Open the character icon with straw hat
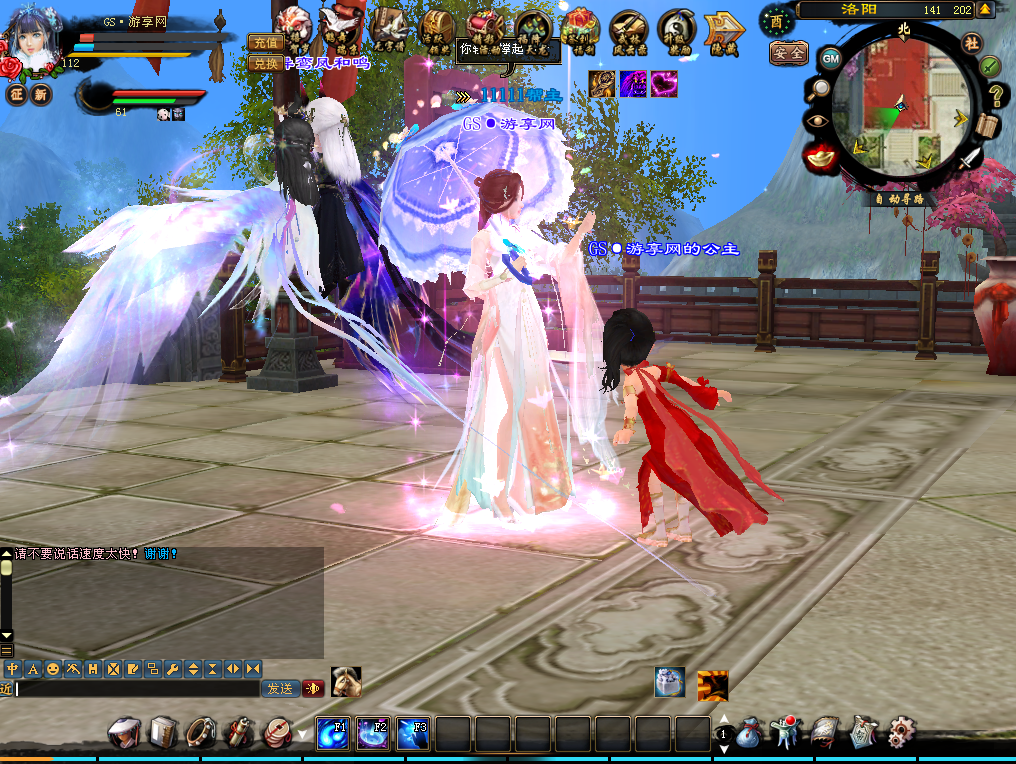1016x764 pixels. [x=124, y=733]
